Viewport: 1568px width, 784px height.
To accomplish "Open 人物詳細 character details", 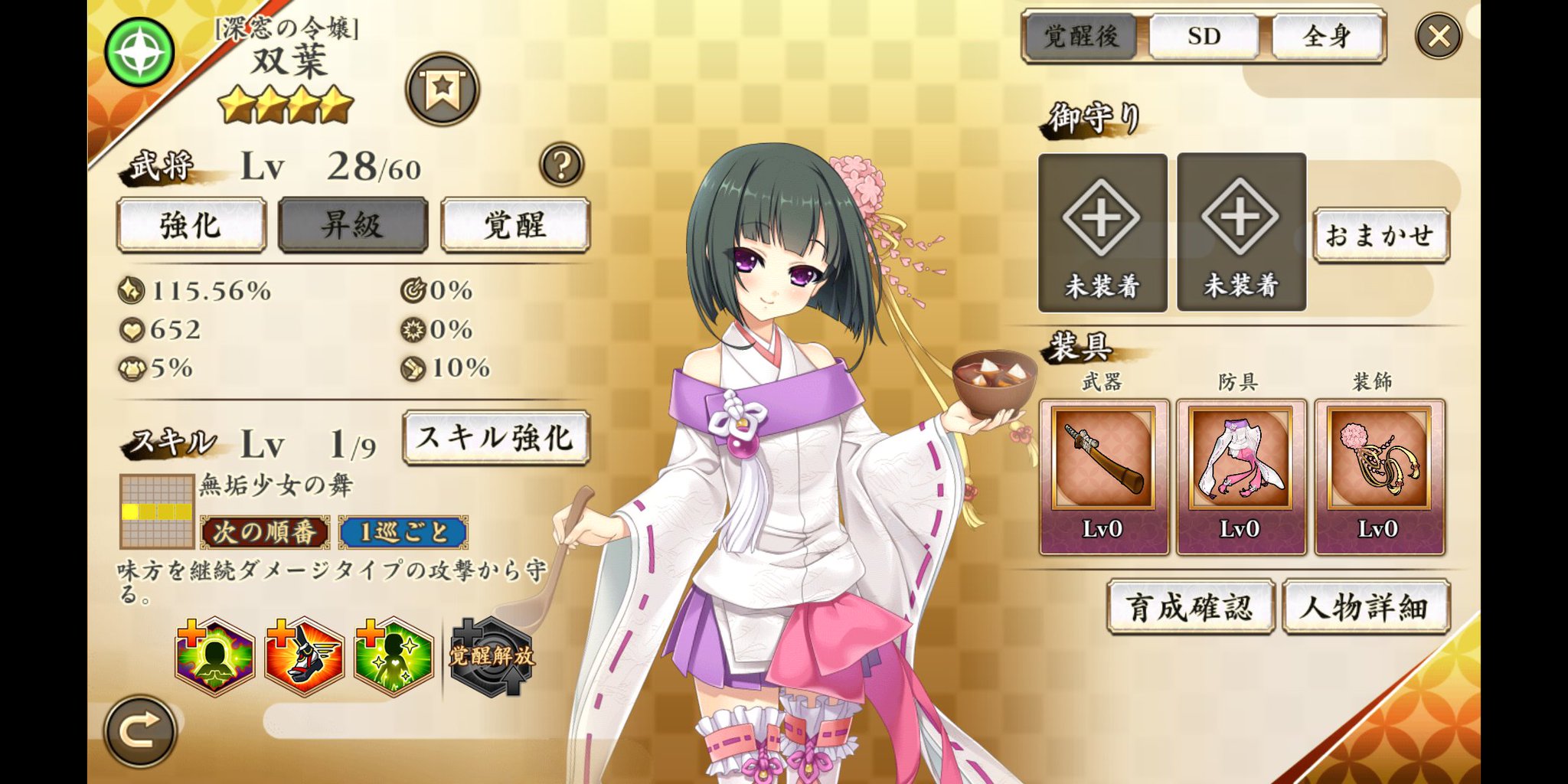I will [x=1367, y=605].
